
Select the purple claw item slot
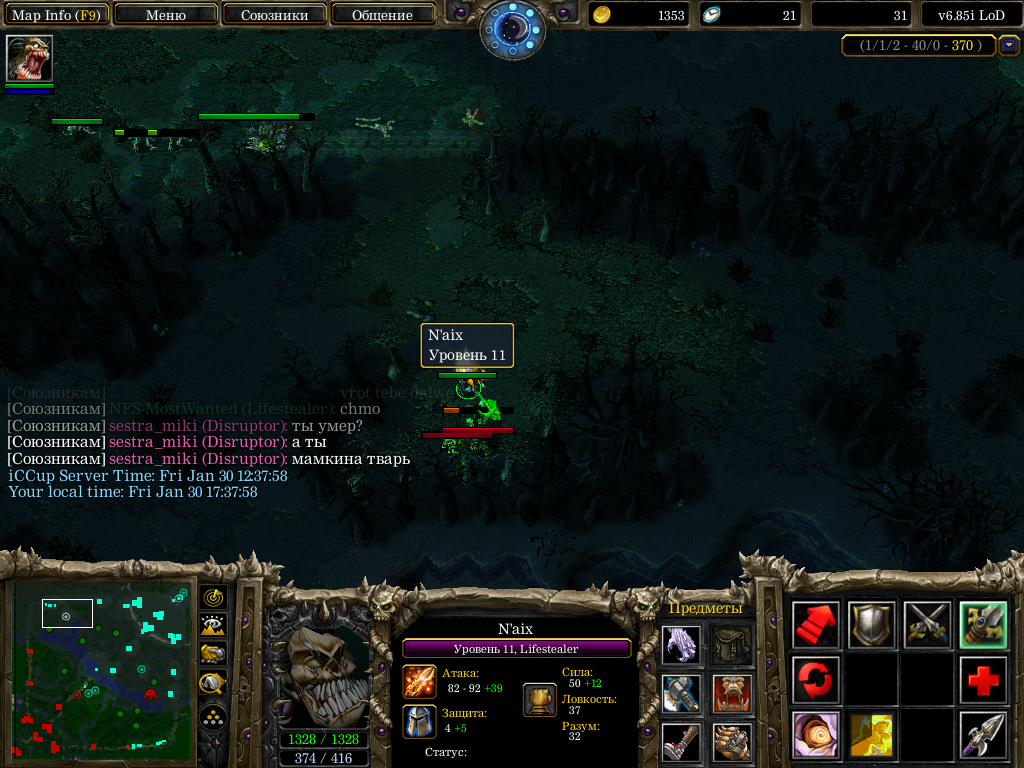[681, 645]
